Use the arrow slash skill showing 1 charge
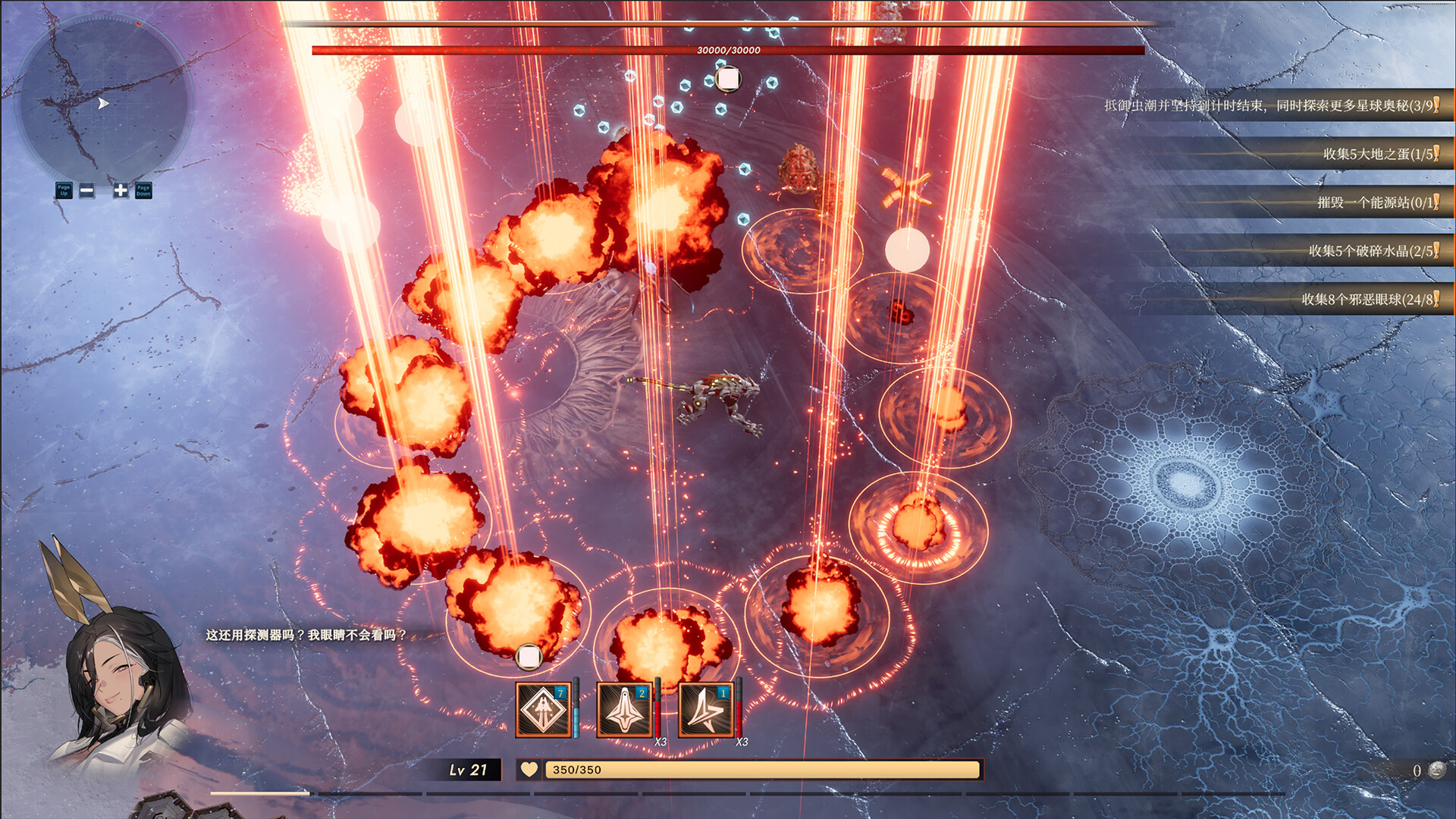This screenshot has width=1456, height=819. click(x=704, y=709)
